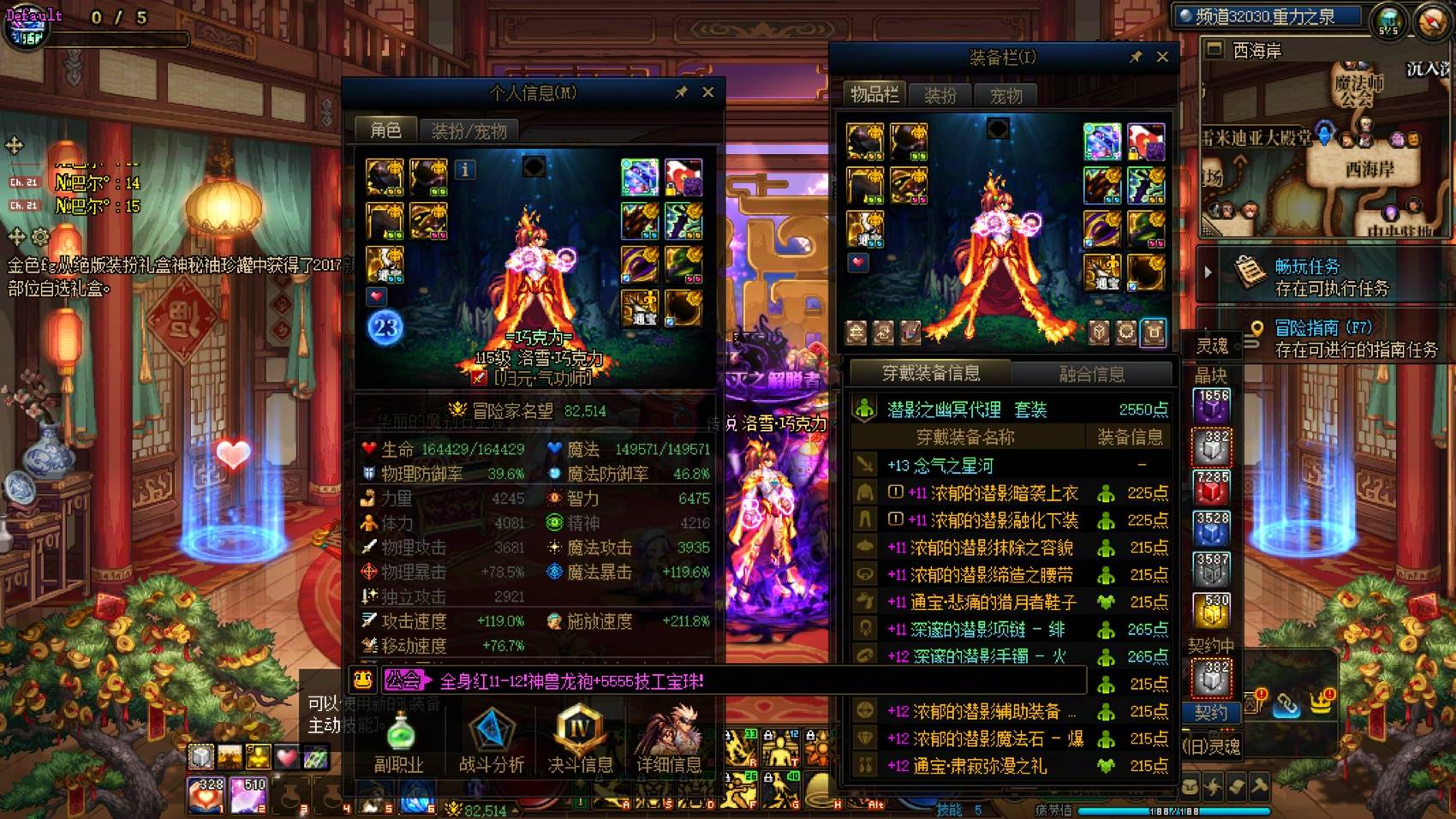1456x819 pixels.
Task: Click the heart icon beside the character model
Action: click(x=375, y=296)
